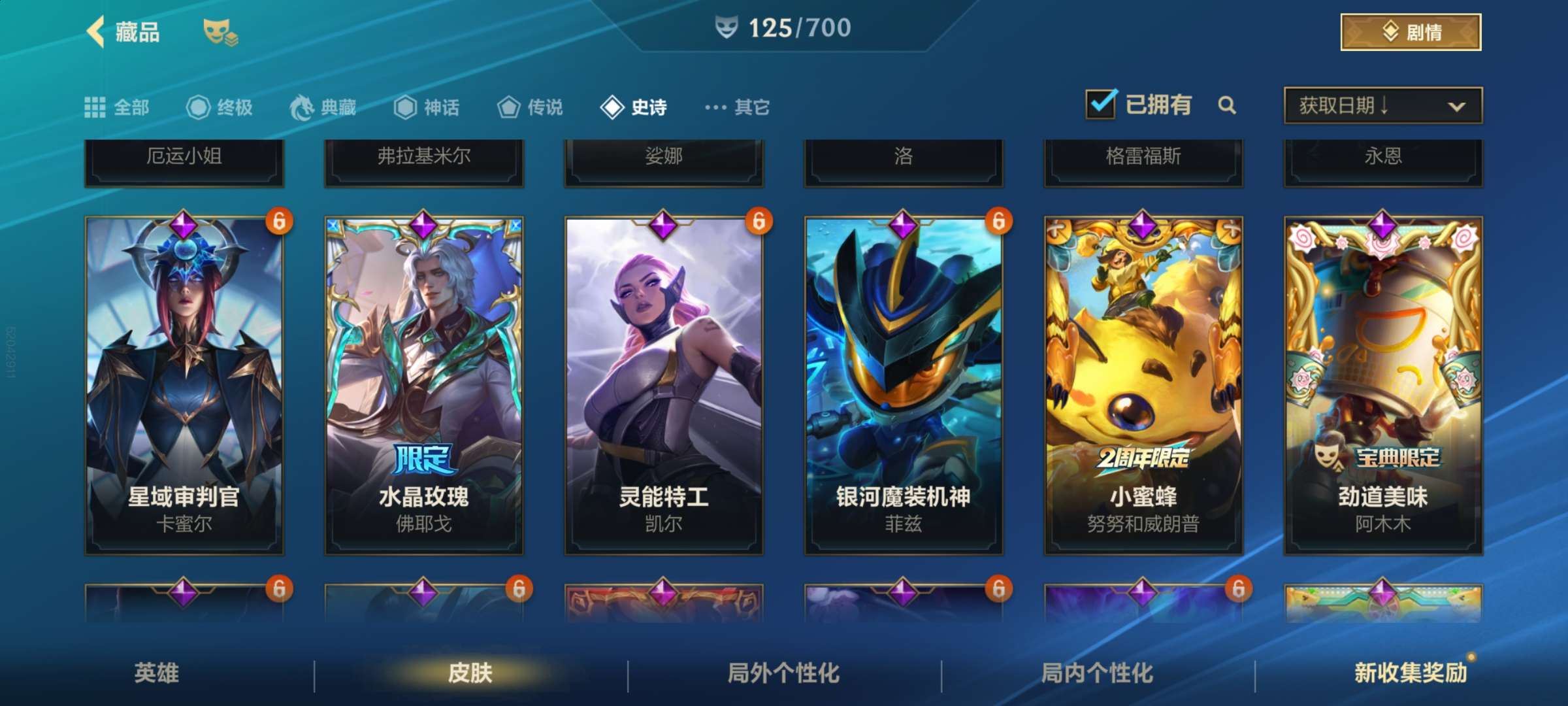Open the 剧情 story button

click(1411, 32)
